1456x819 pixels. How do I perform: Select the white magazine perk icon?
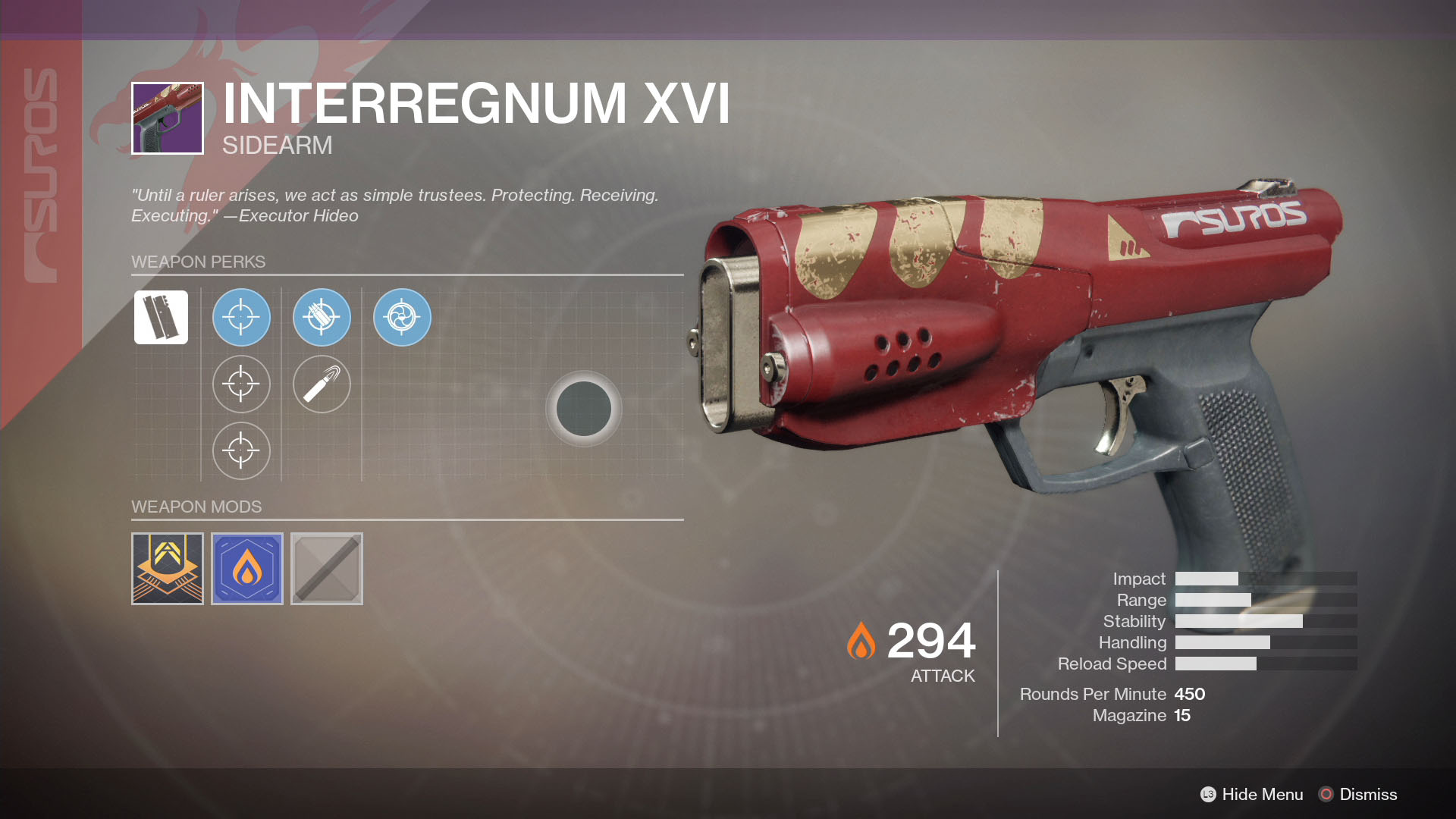tap(160, 317)
